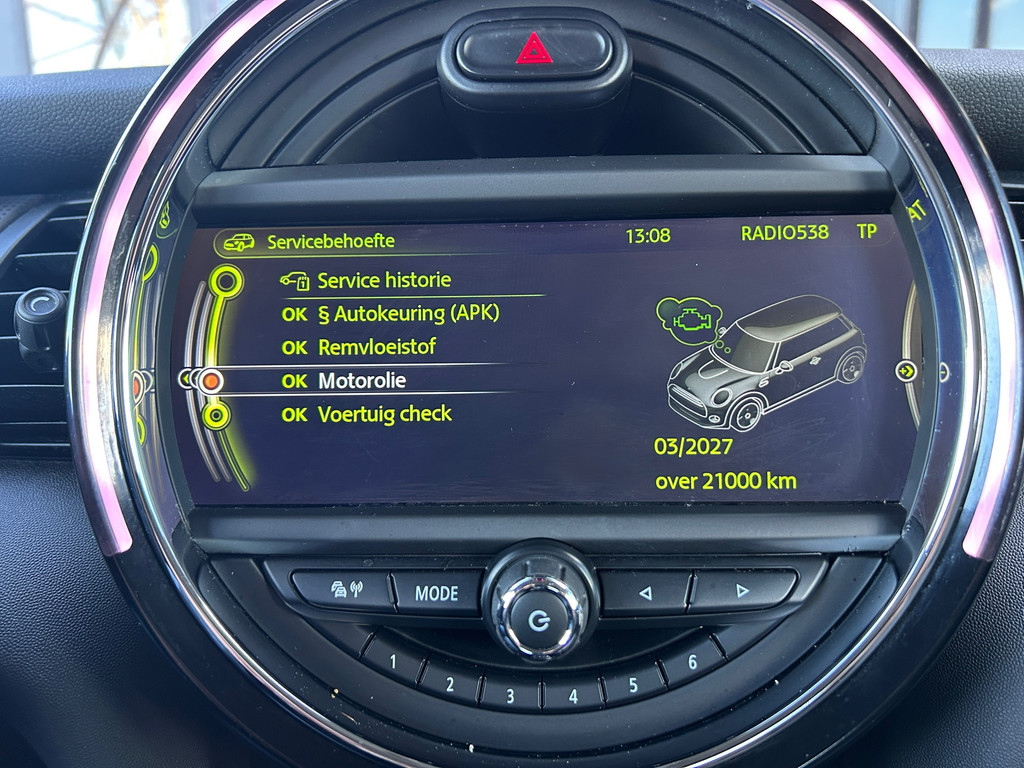The height and width of the screenshot is (768, 1024).
Task: Click the arrow icon beside the car image
Action: [x=906, y=371]
